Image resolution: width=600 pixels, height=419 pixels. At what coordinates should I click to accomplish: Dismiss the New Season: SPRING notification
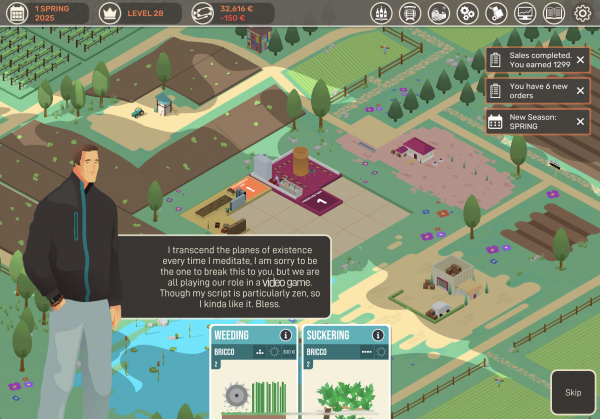coord(580,122)
